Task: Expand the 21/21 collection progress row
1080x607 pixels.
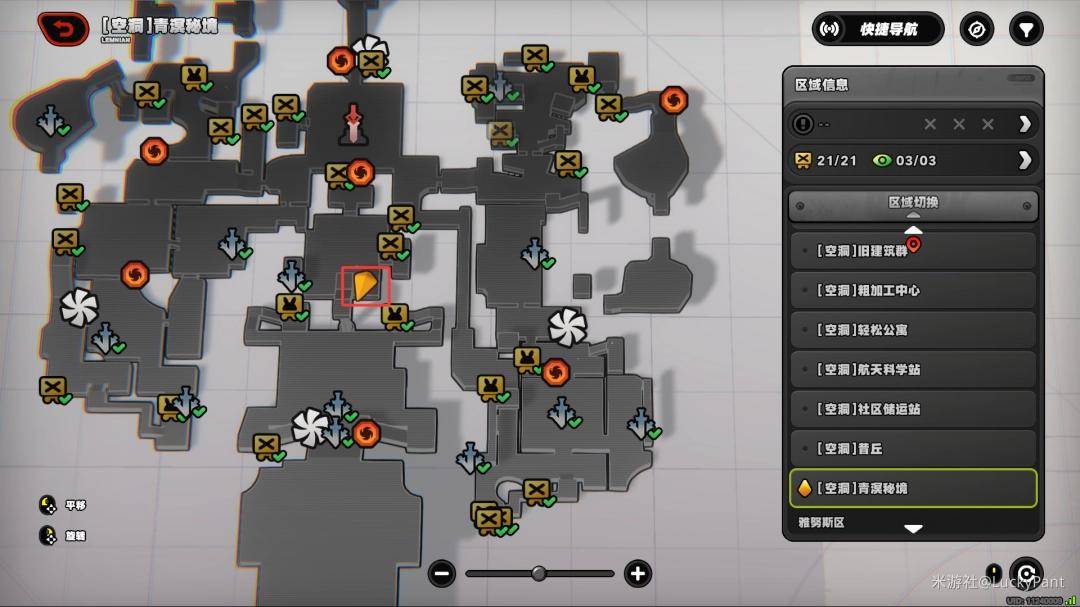Action: click(1024, 160)
